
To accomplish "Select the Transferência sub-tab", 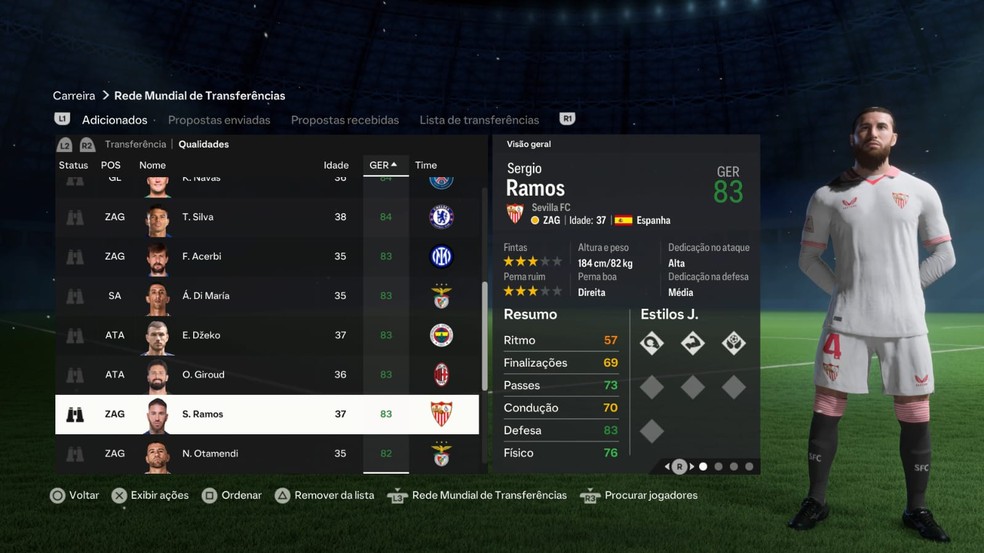I will [x=135, y=145].
